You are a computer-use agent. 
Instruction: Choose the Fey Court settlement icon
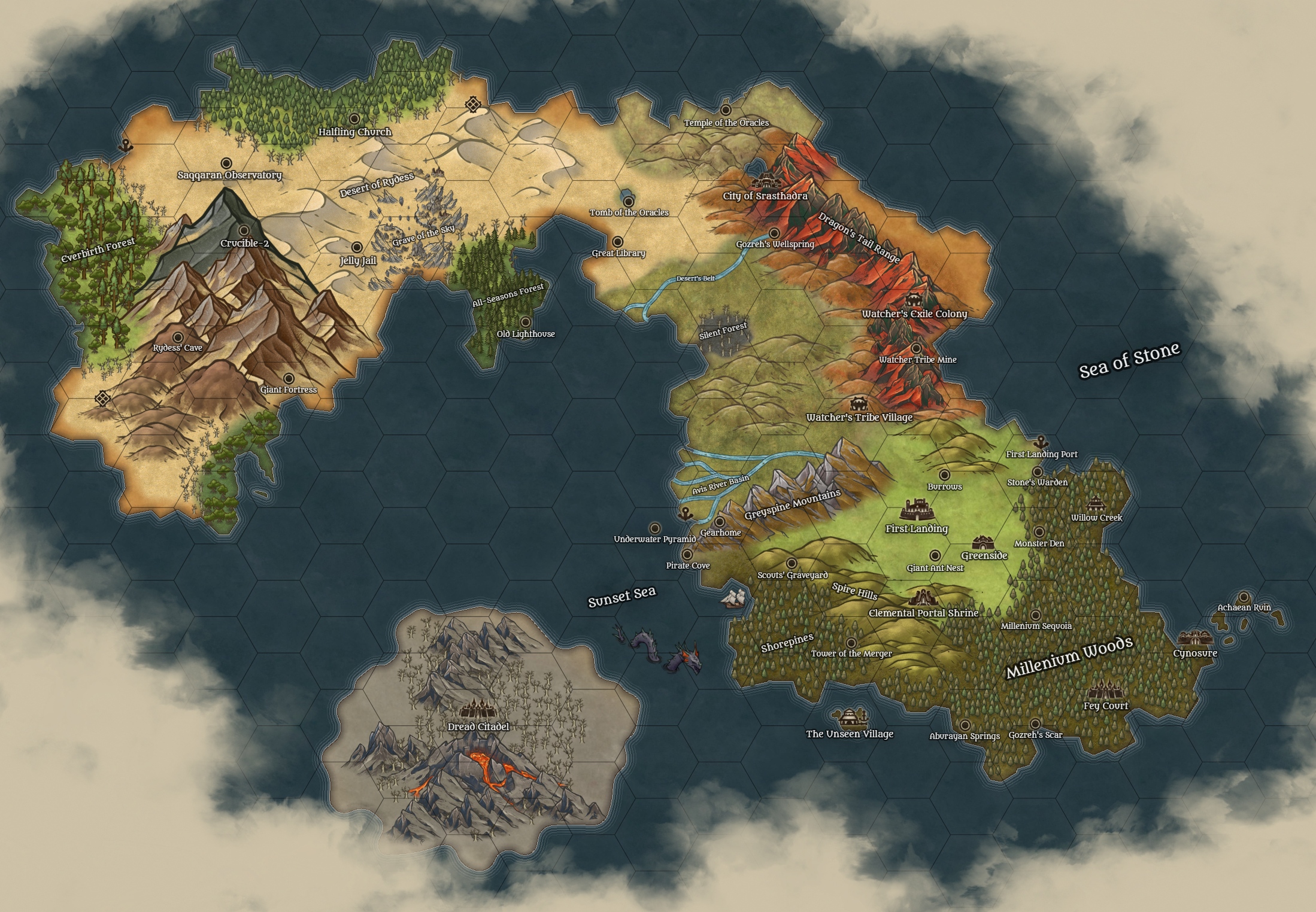click(x=1105, y=691)
